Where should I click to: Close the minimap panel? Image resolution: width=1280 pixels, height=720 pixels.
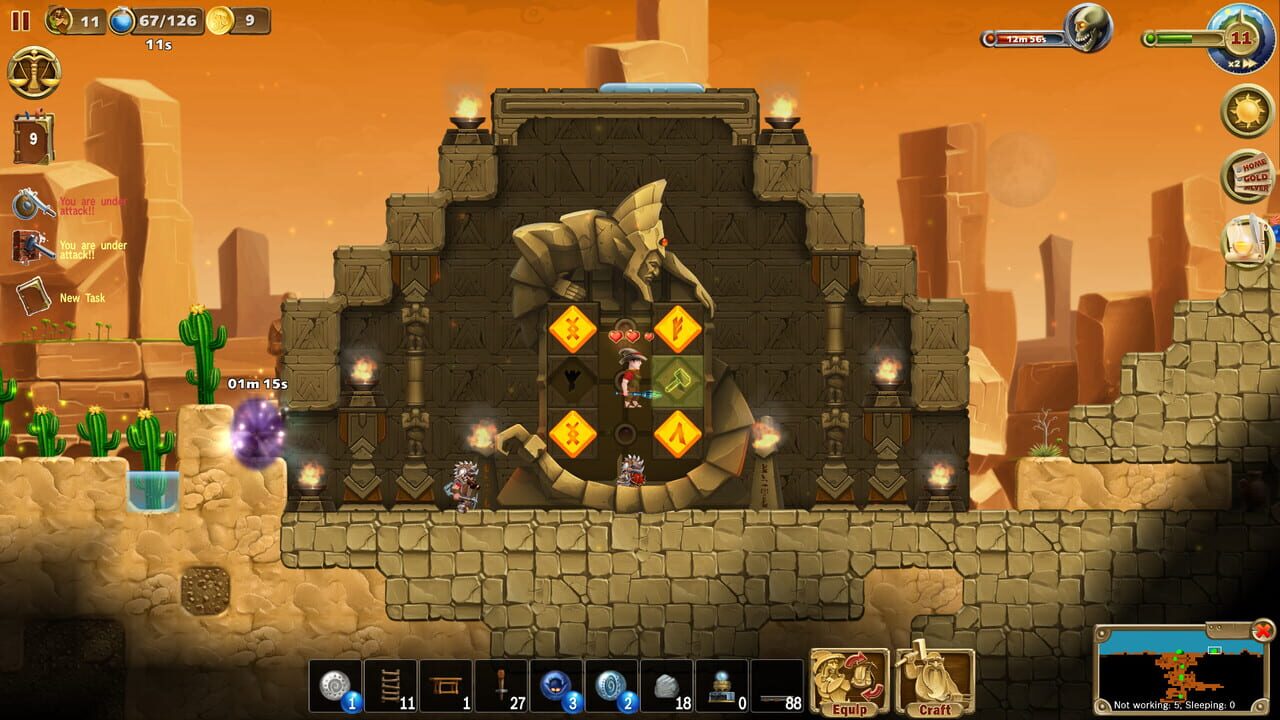(1262, 631)
